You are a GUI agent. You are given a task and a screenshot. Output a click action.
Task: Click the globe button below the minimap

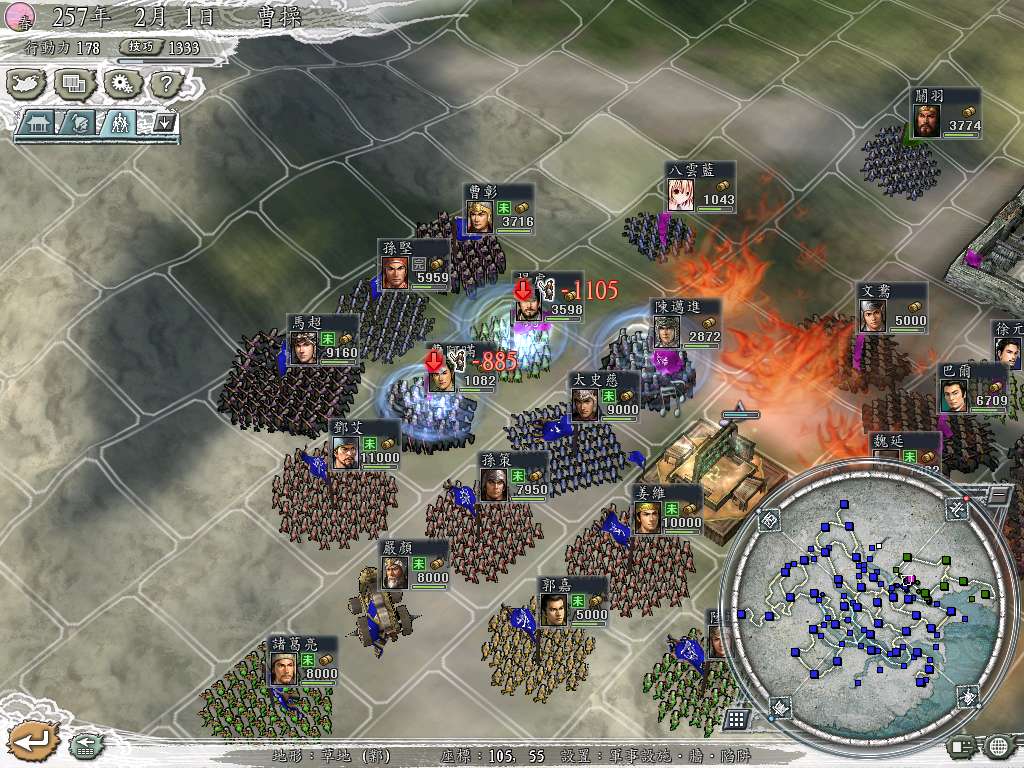(999, 745)
